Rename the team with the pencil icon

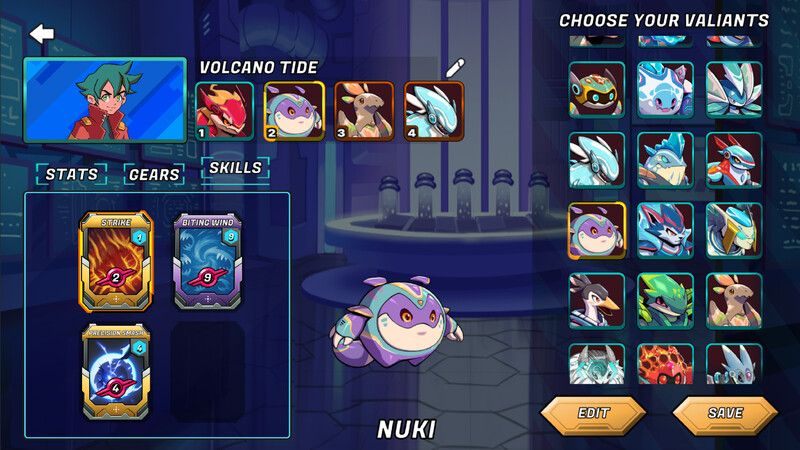(455, 68)
